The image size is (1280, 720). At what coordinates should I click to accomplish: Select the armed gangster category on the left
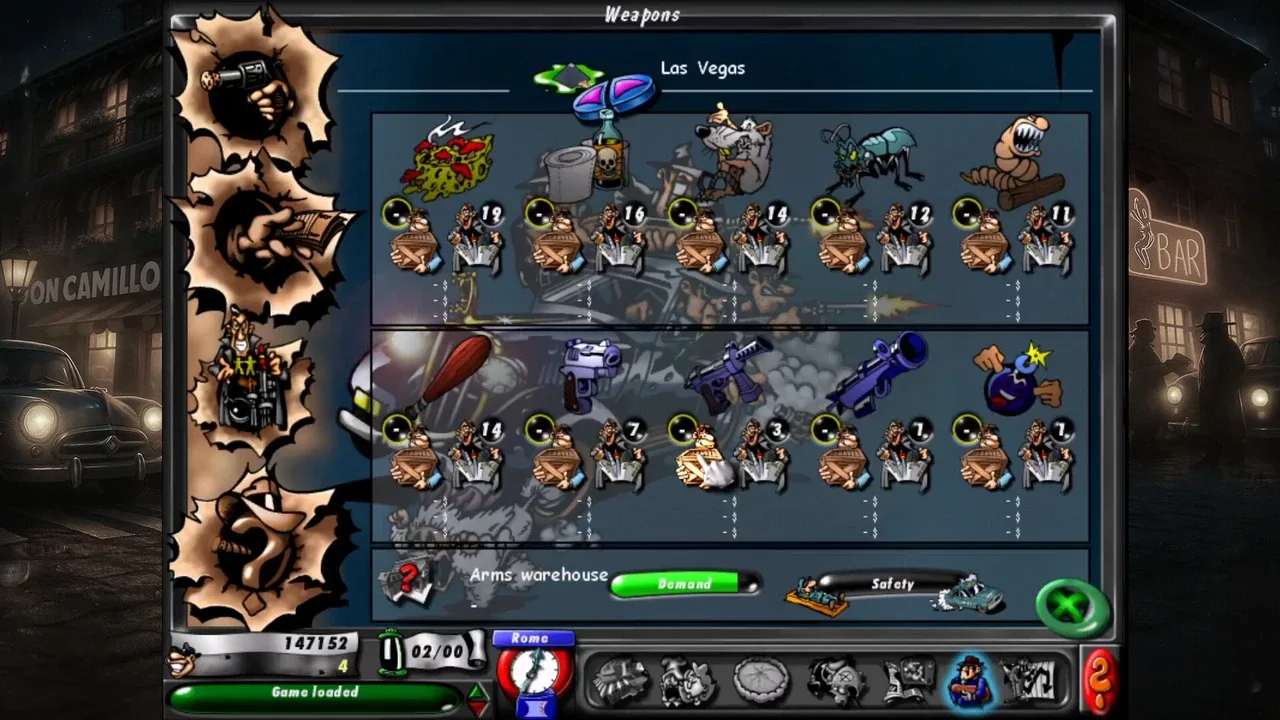[x=250, y=381]
